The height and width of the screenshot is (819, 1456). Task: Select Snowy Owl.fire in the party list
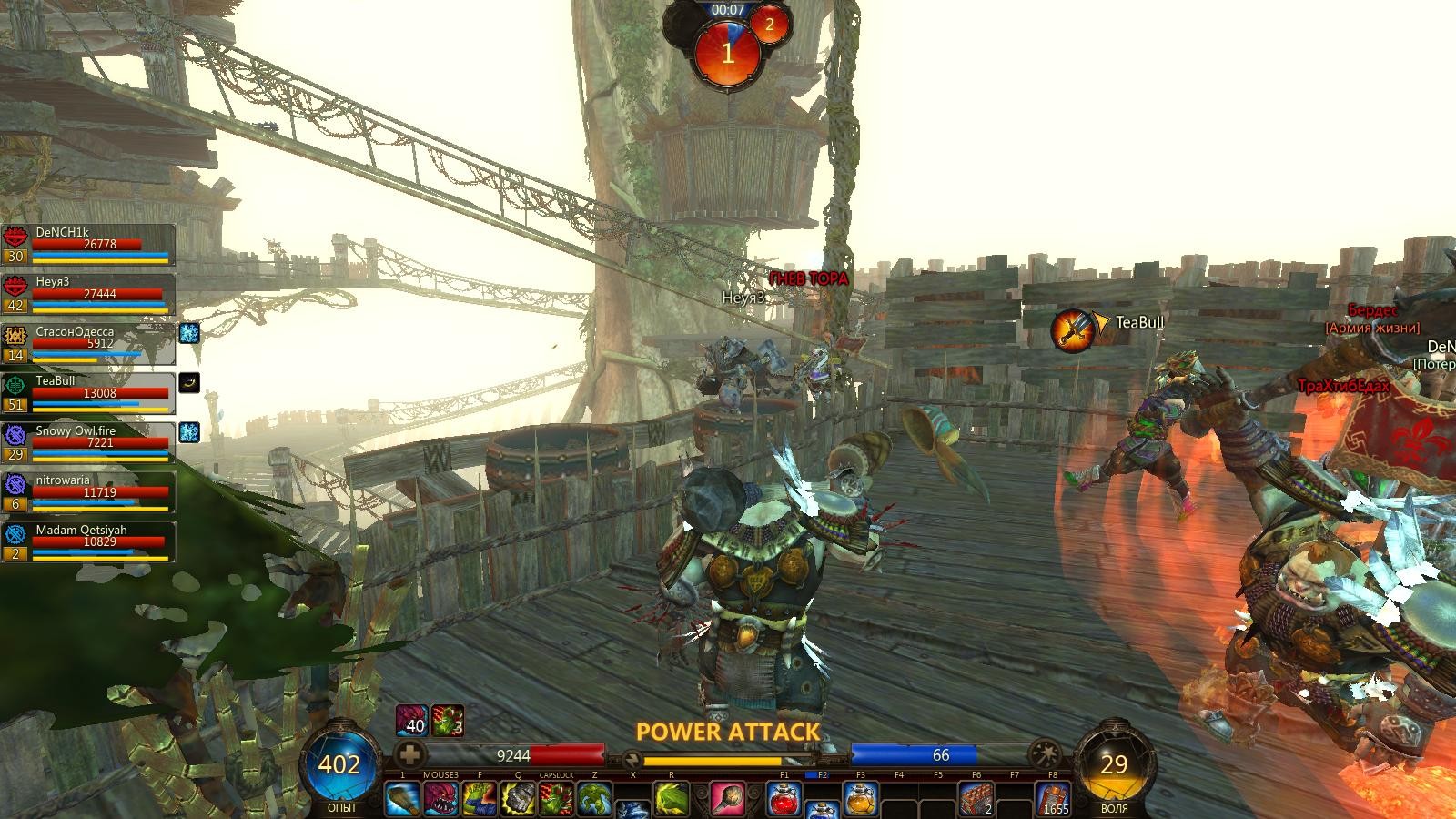[x=89, y=443]
